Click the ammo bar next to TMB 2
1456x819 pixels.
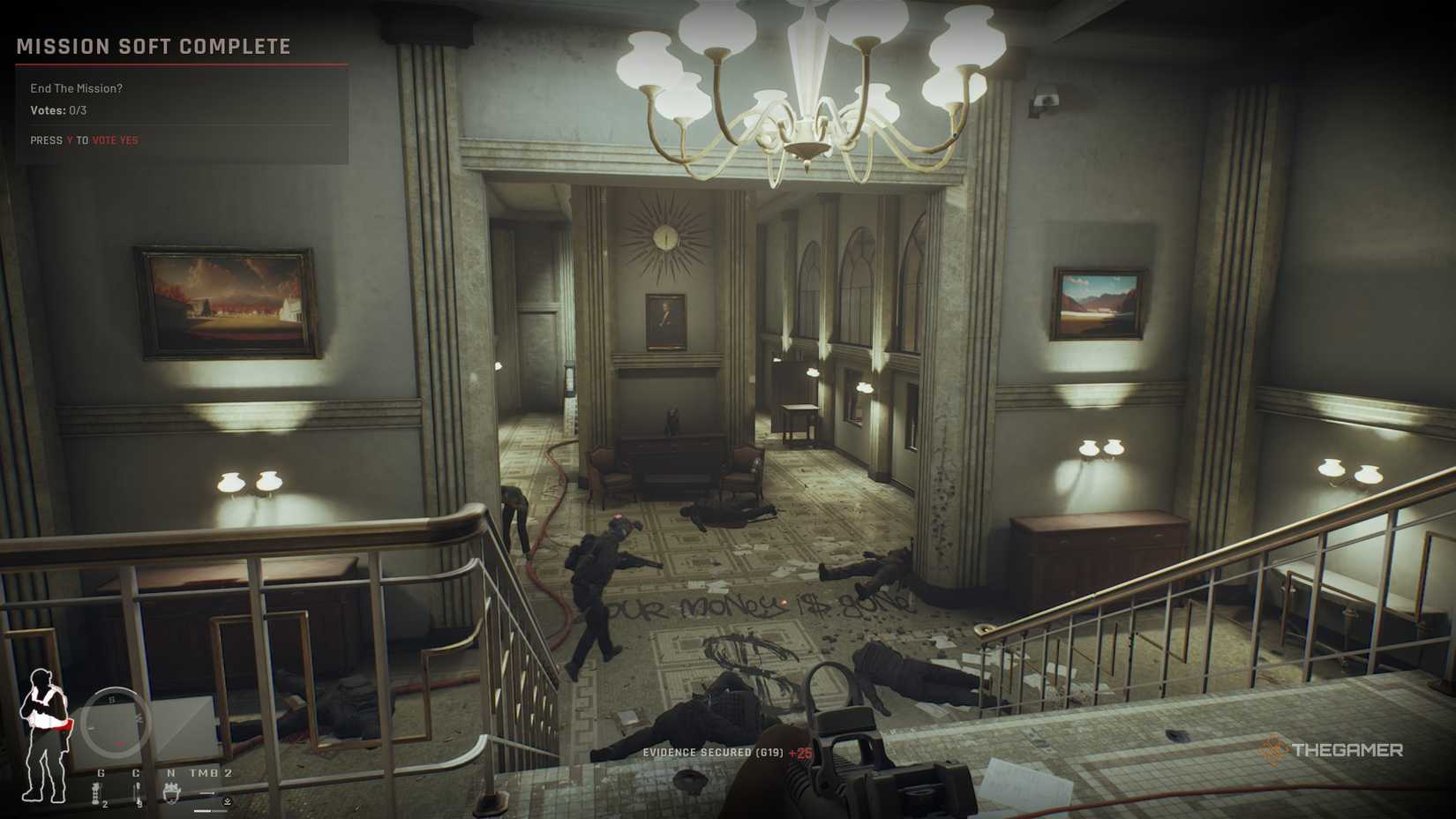pos(207,793)
